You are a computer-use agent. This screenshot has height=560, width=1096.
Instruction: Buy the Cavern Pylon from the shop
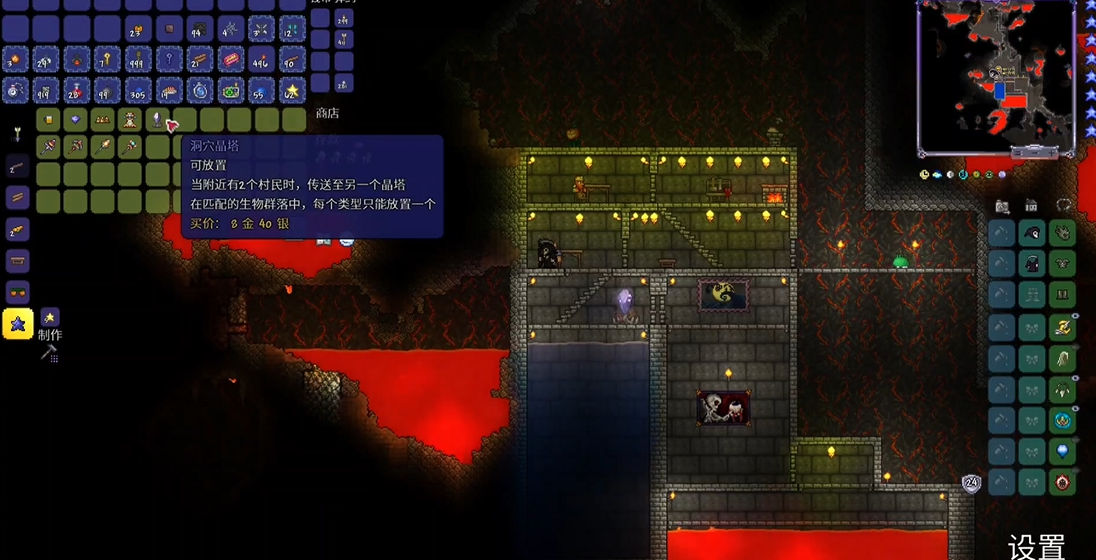point(155,120)
